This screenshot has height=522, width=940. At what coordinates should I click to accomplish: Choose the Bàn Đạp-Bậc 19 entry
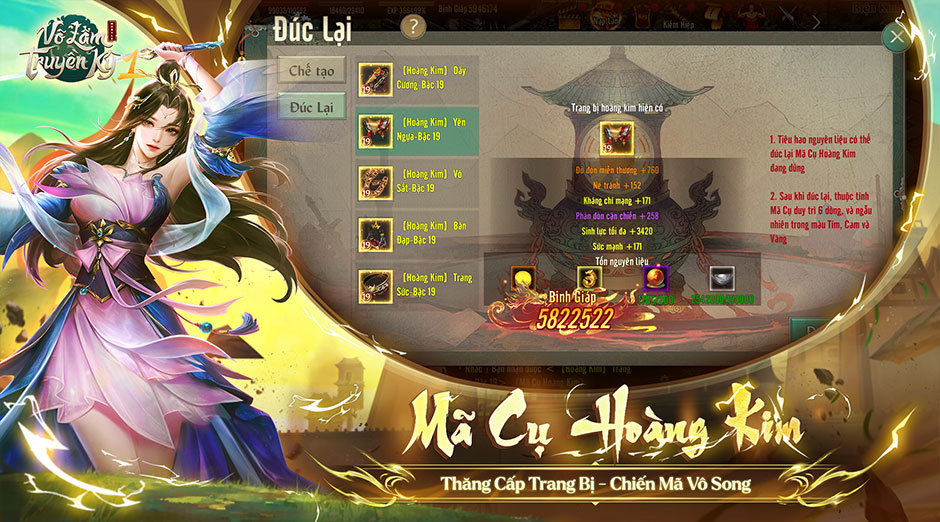pyautogui.click(x=417, y=233)
